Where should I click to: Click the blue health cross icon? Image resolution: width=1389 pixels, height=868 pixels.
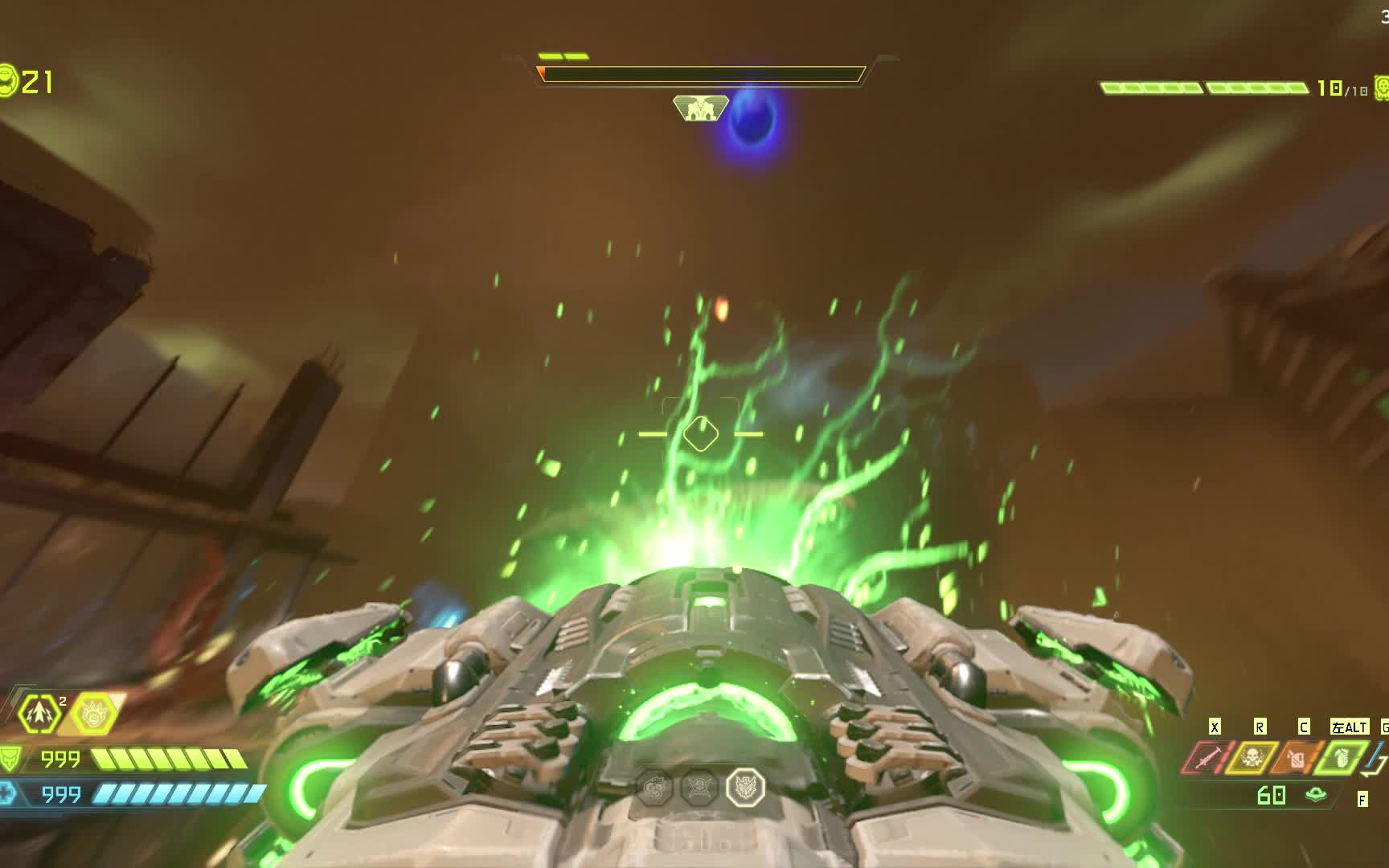click(7, 794)
